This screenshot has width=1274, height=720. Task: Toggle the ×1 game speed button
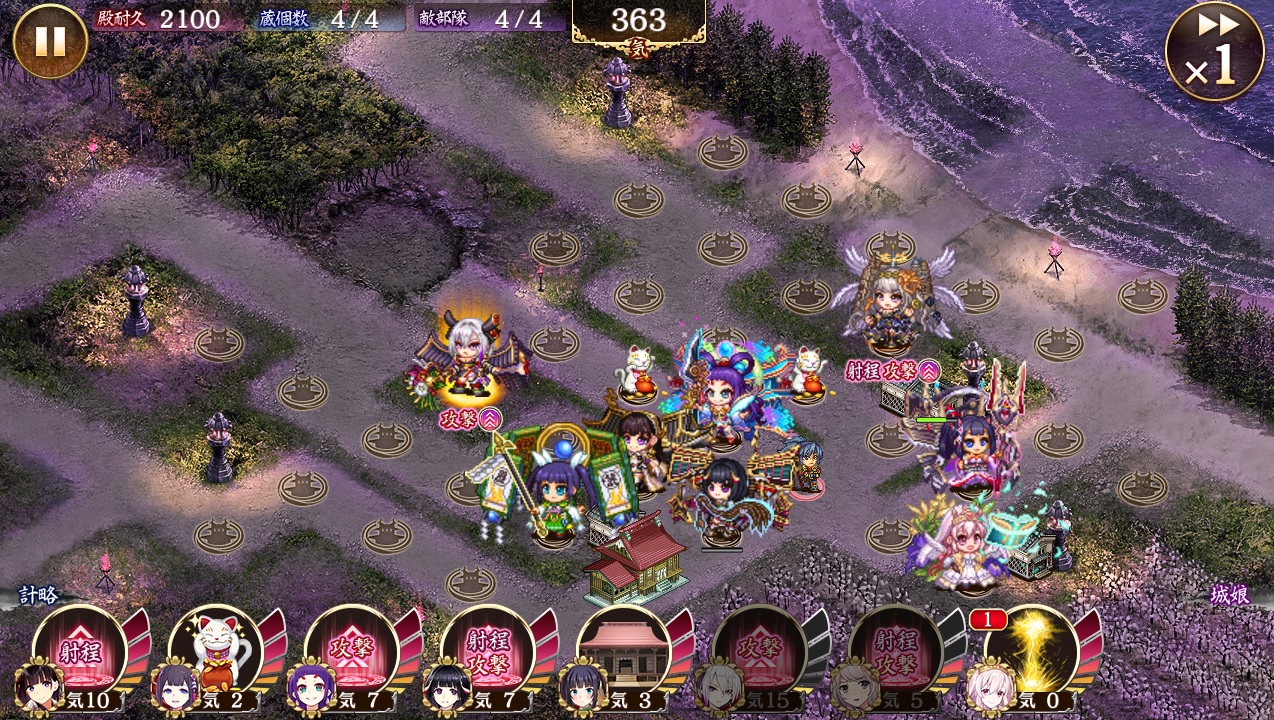tap(1214, 51)
